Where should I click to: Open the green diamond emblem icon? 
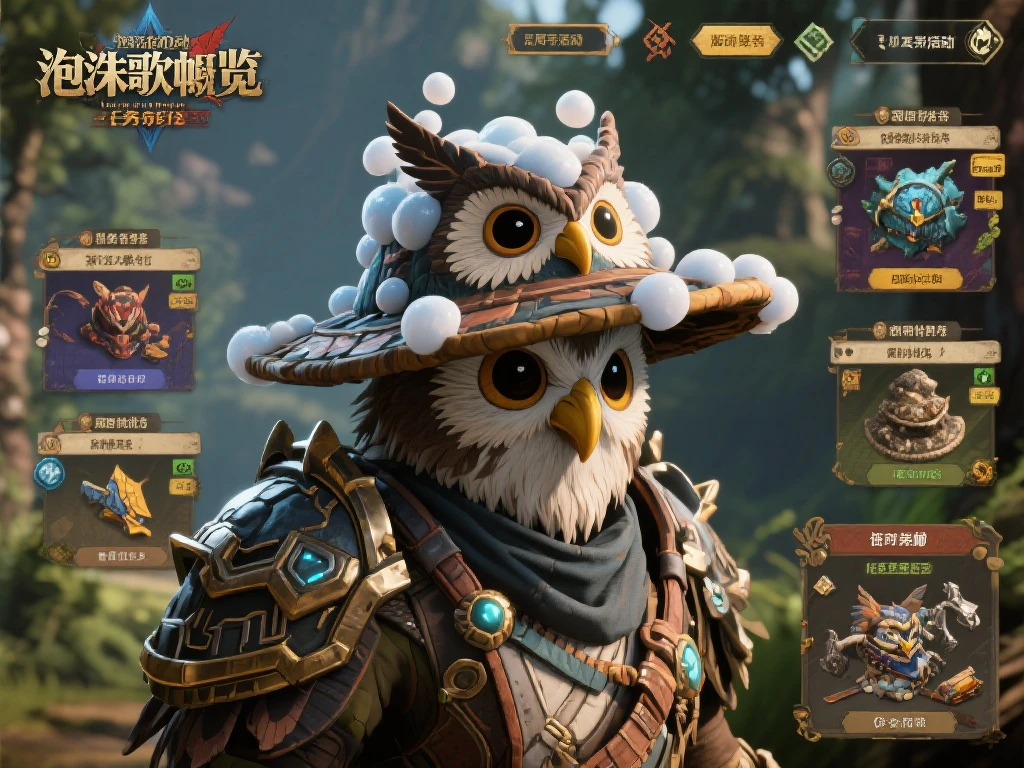tap(812, 41)
